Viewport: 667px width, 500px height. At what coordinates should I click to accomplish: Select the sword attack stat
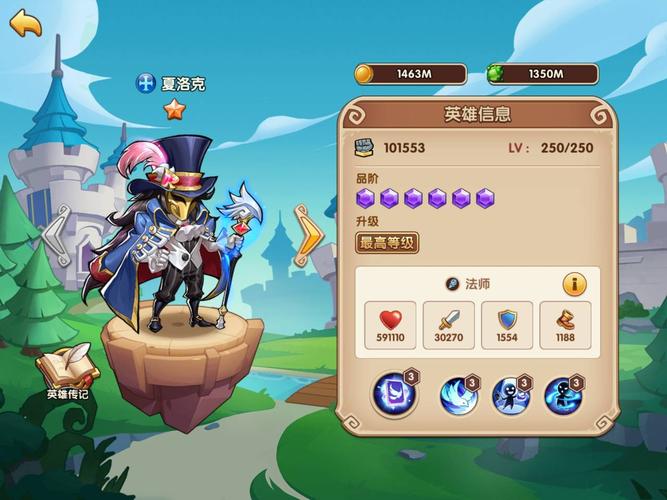click(449, 326)
